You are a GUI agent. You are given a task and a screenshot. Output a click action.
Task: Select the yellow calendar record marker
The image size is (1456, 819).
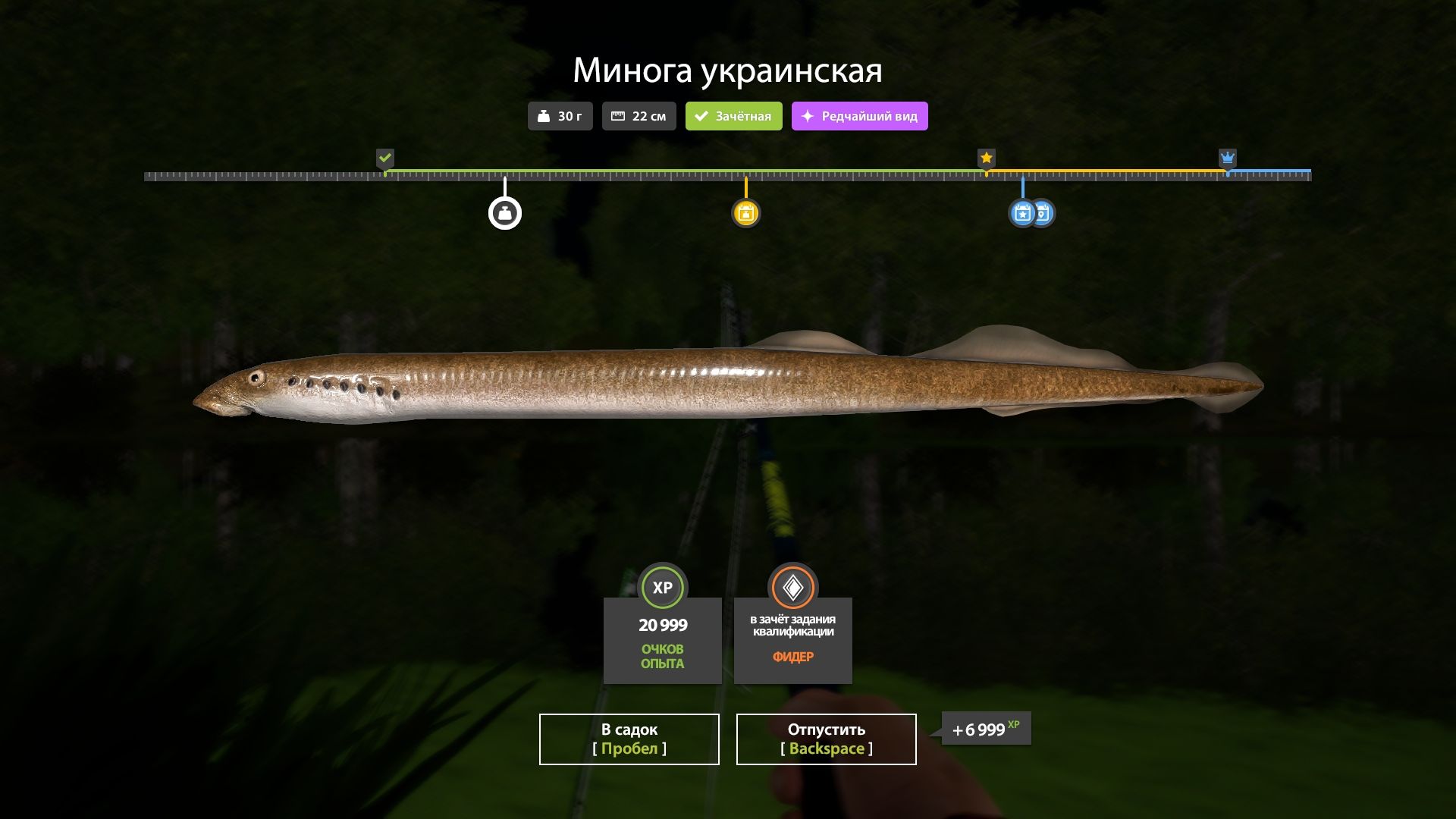click(x=745, y=213)
